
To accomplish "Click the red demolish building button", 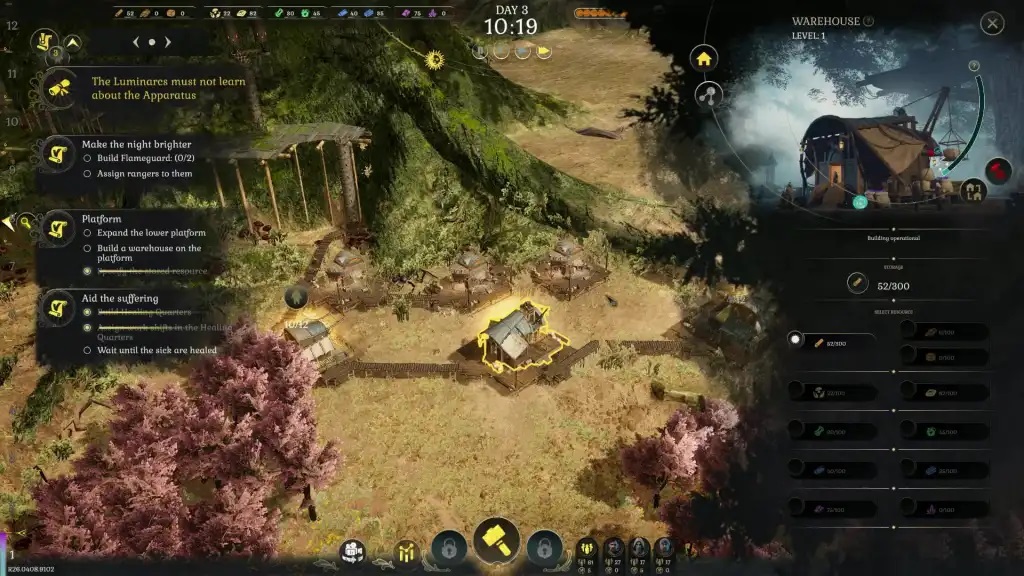I will pyautogui.click(x=998, y=171).
